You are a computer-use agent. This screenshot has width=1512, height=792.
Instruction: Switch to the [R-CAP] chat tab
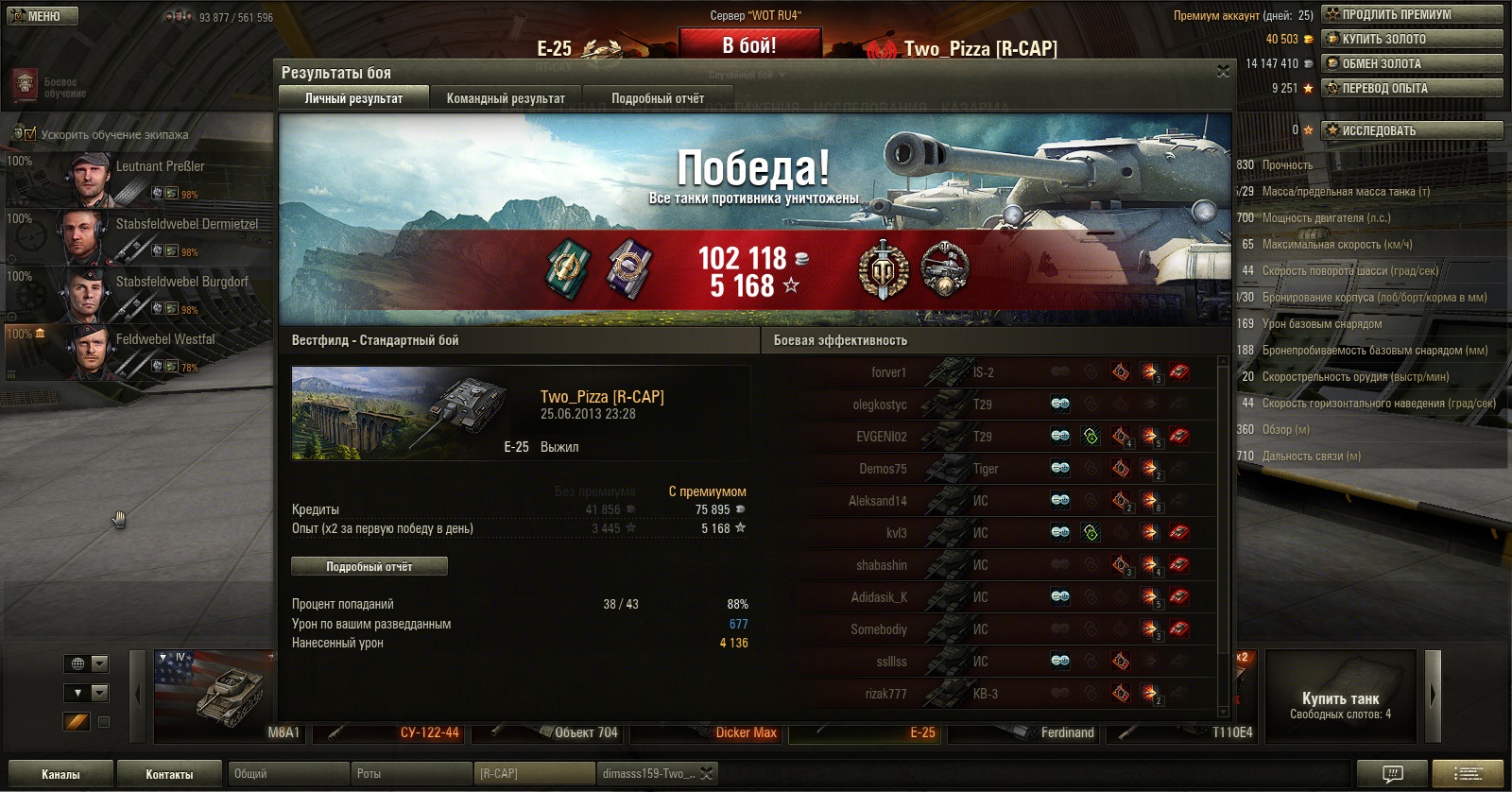pos(534,774)
